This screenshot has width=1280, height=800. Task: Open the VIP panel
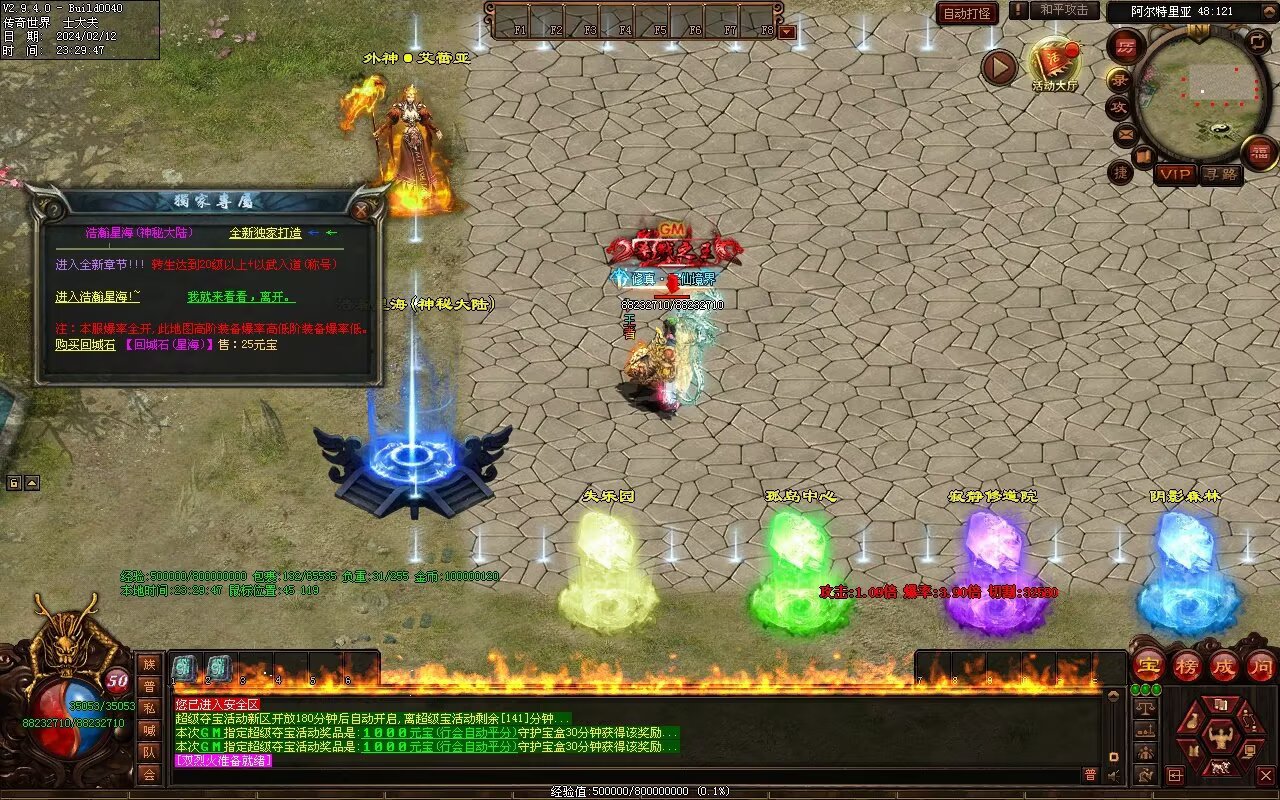pos(1175,174)
